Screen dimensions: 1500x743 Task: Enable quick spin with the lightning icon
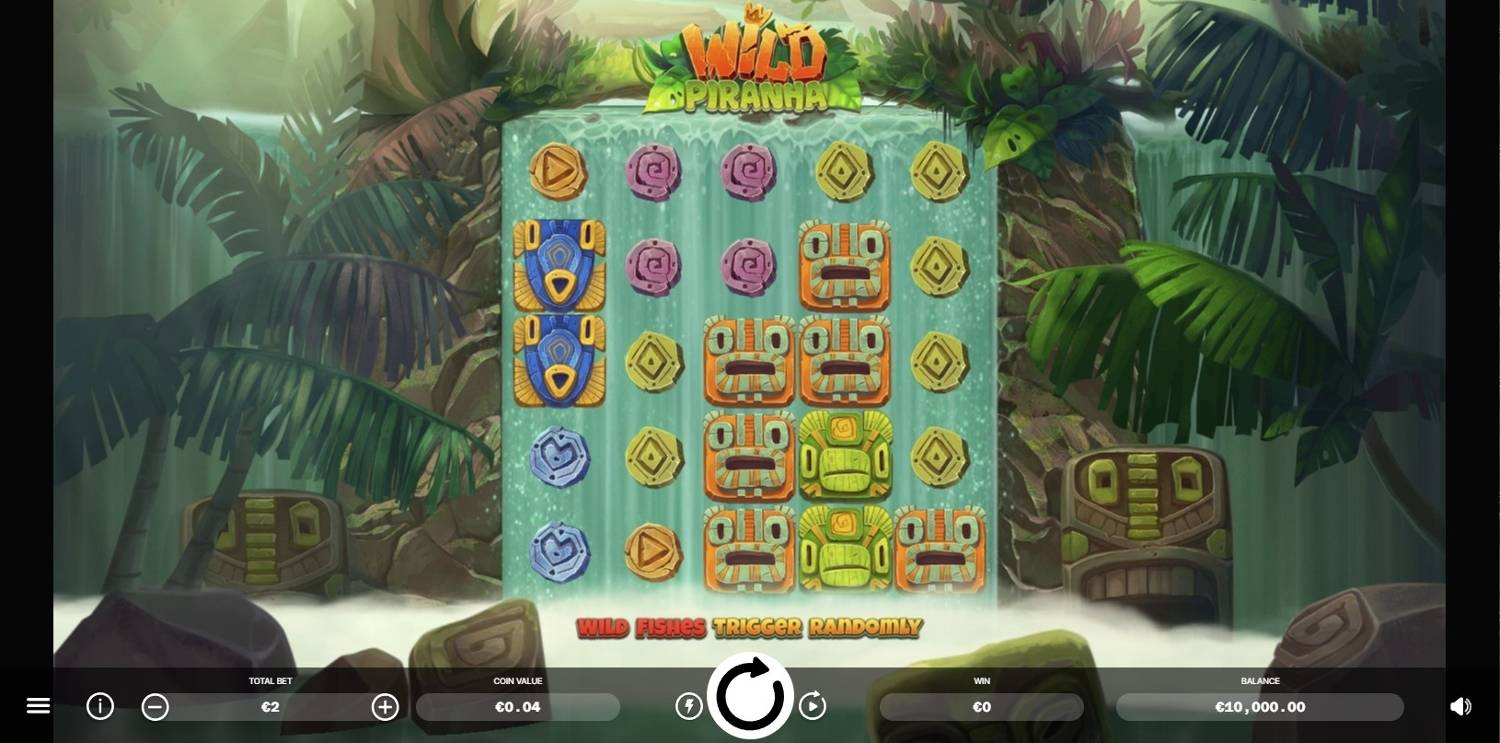(x=690, y=706)
